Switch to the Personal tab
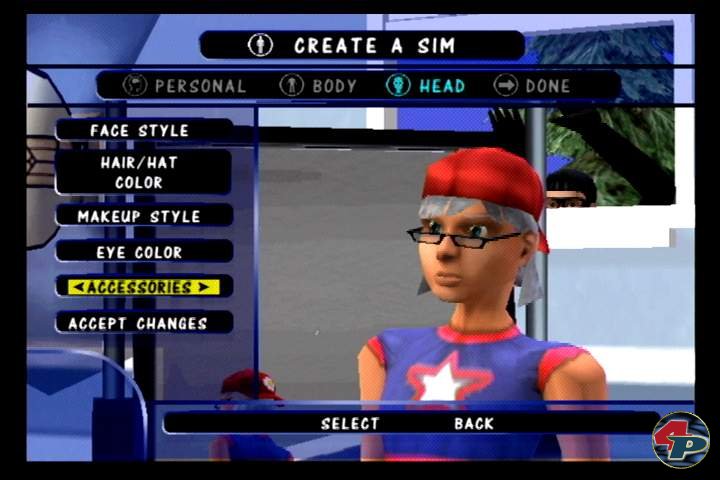Viewport: 720px width, 480px height. (x=185, y=86)
